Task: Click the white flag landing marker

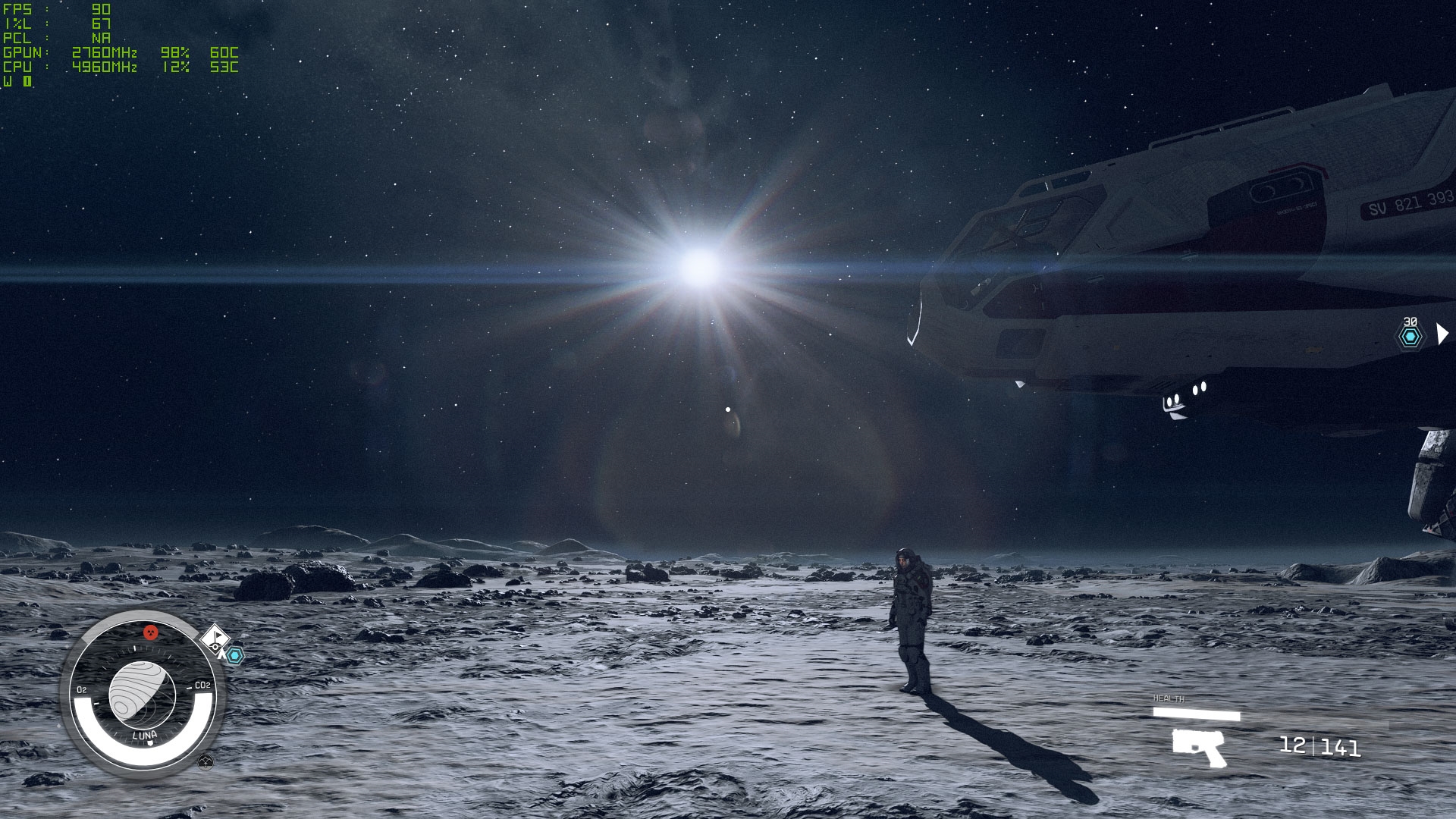Action: pos(216,637)
